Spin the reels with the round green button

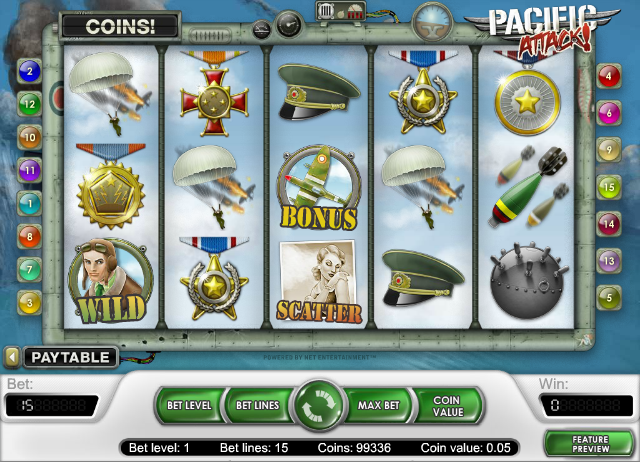pos(320,406)
